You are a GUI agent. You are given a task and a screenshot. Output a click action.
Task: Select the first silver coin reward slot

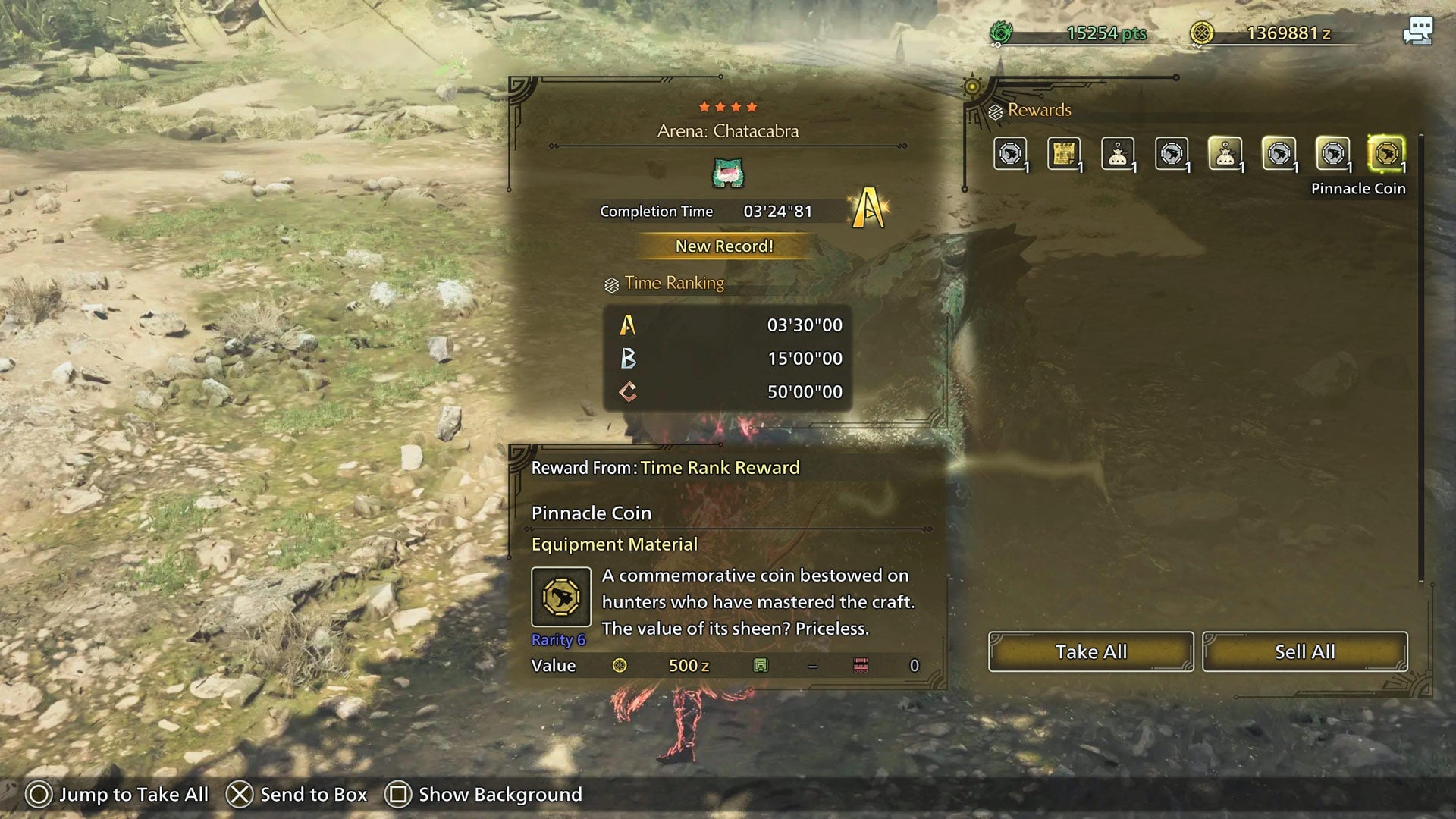coord(1012,154)
